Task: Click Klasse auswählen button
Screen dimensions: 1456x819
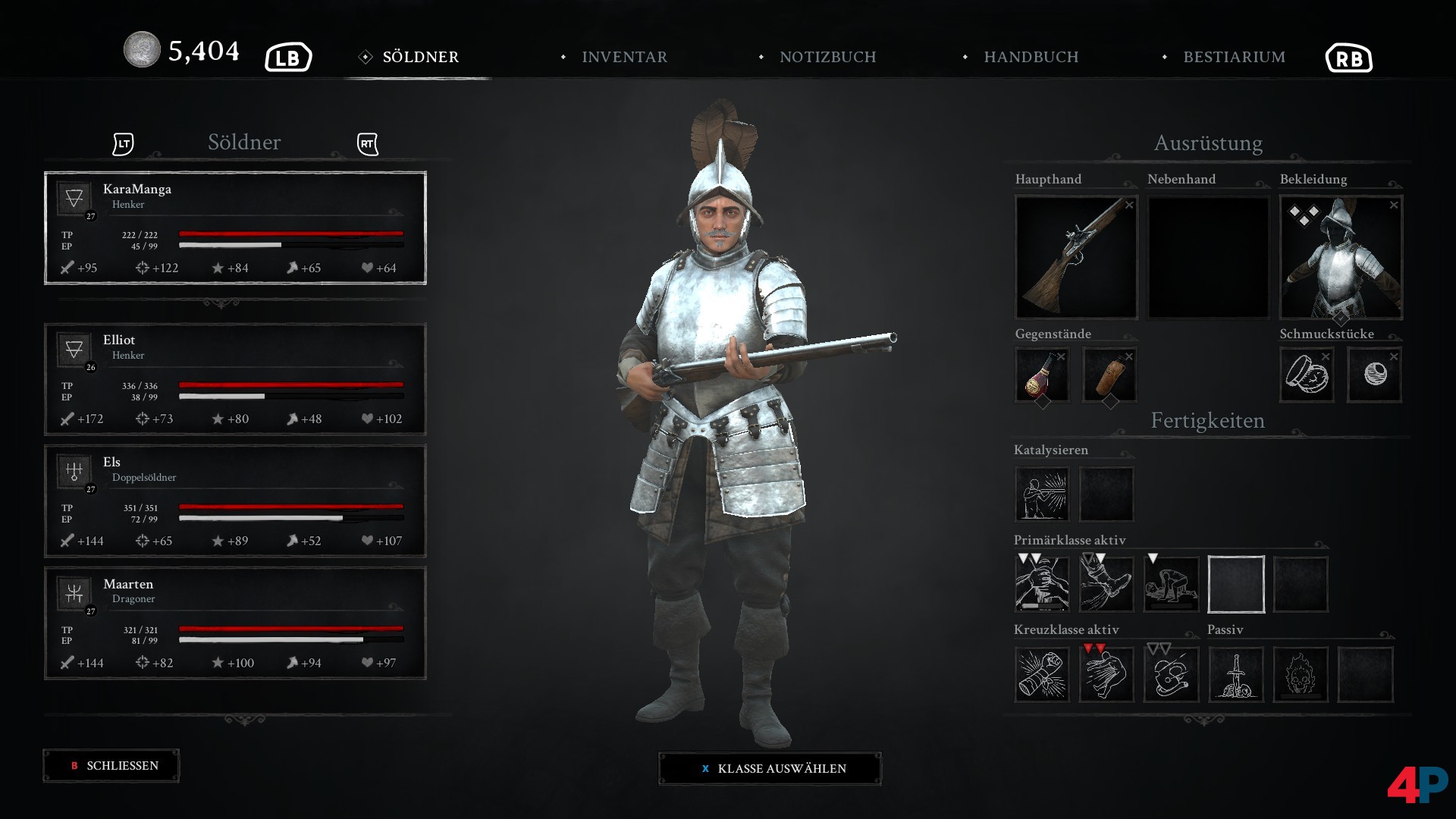Action: click(770, 768)
